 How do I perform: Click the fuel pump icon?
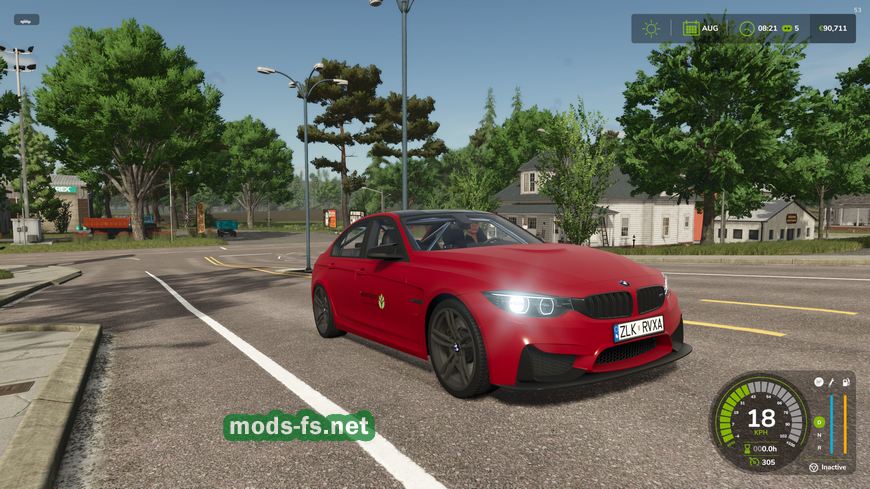[845, 381]
